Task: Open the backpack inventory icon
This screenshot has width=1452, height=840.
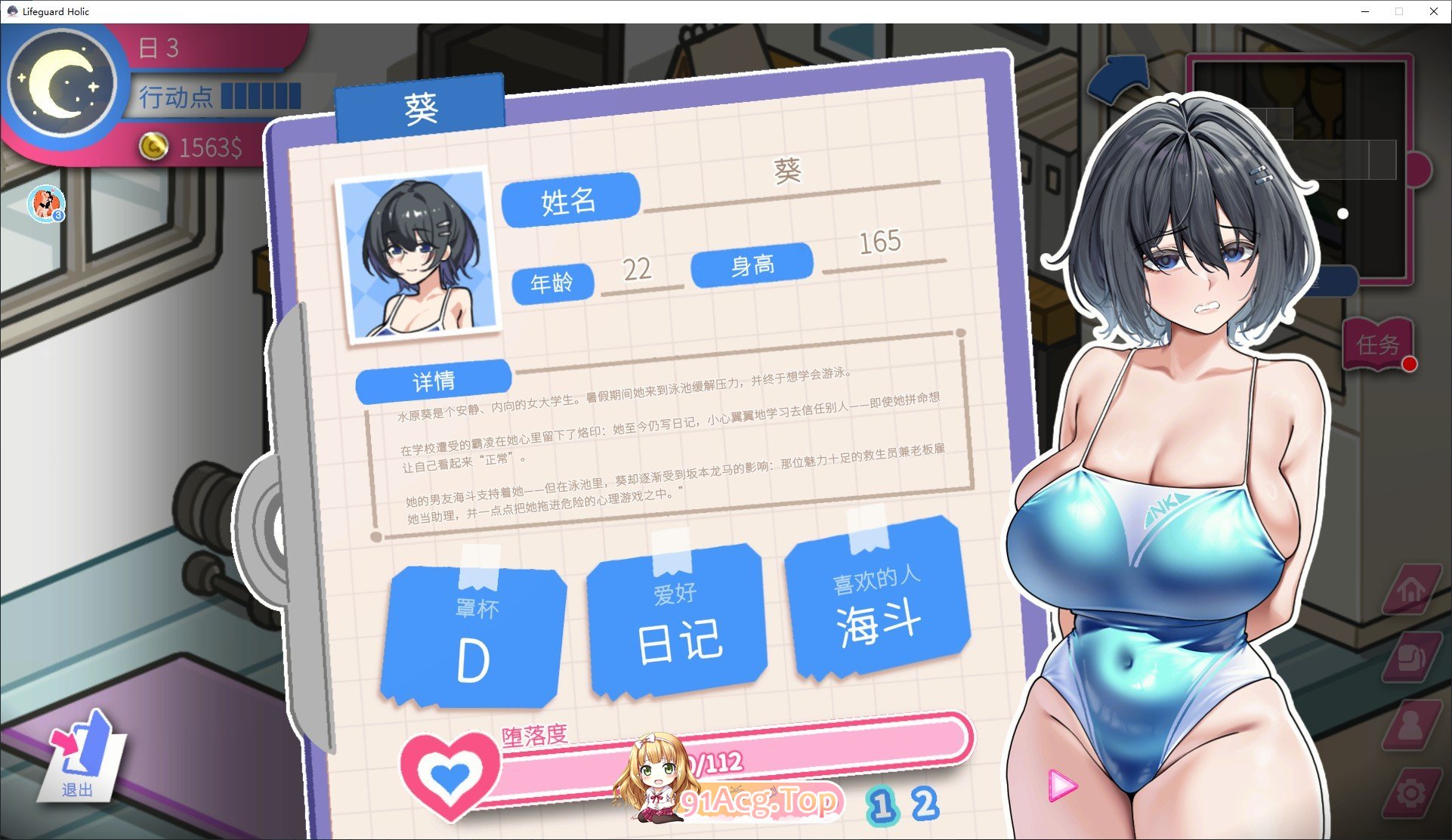Action: click(x=1411, y=655)
